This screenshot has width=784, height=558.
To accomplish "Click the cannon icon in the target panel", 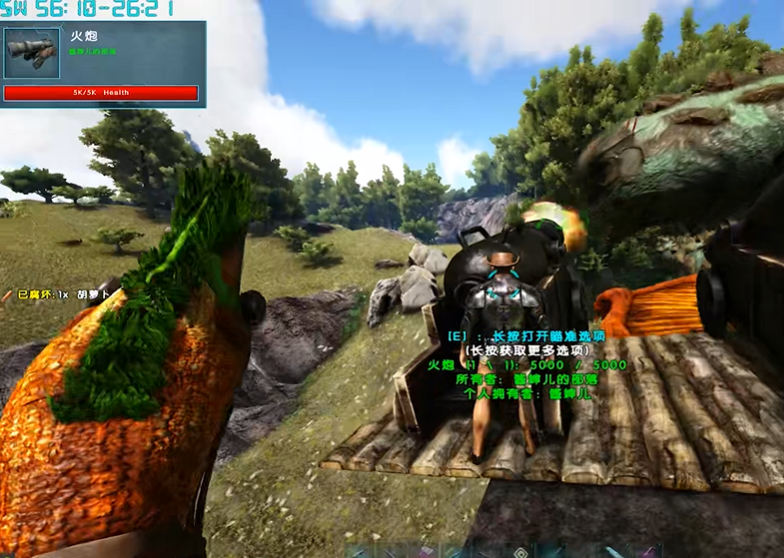I will pos(32,53).
